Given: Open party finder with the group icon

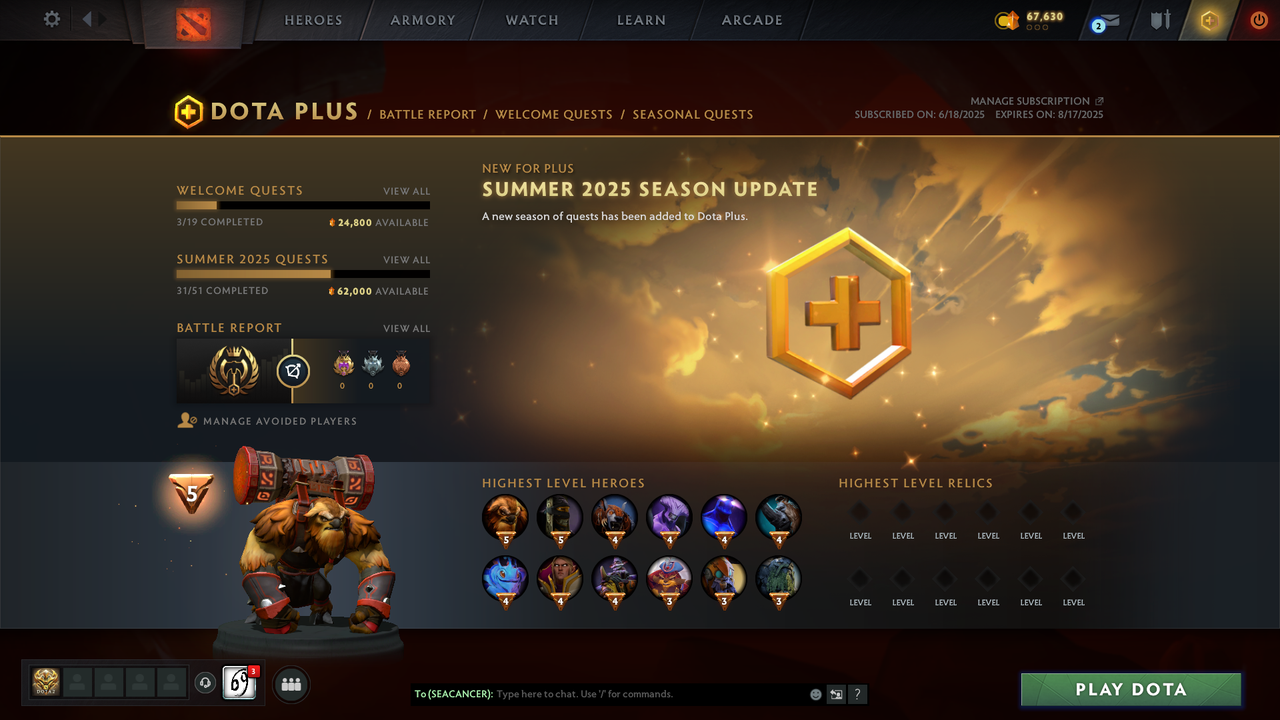Looking at the screenshot, I should click(290, 684).
